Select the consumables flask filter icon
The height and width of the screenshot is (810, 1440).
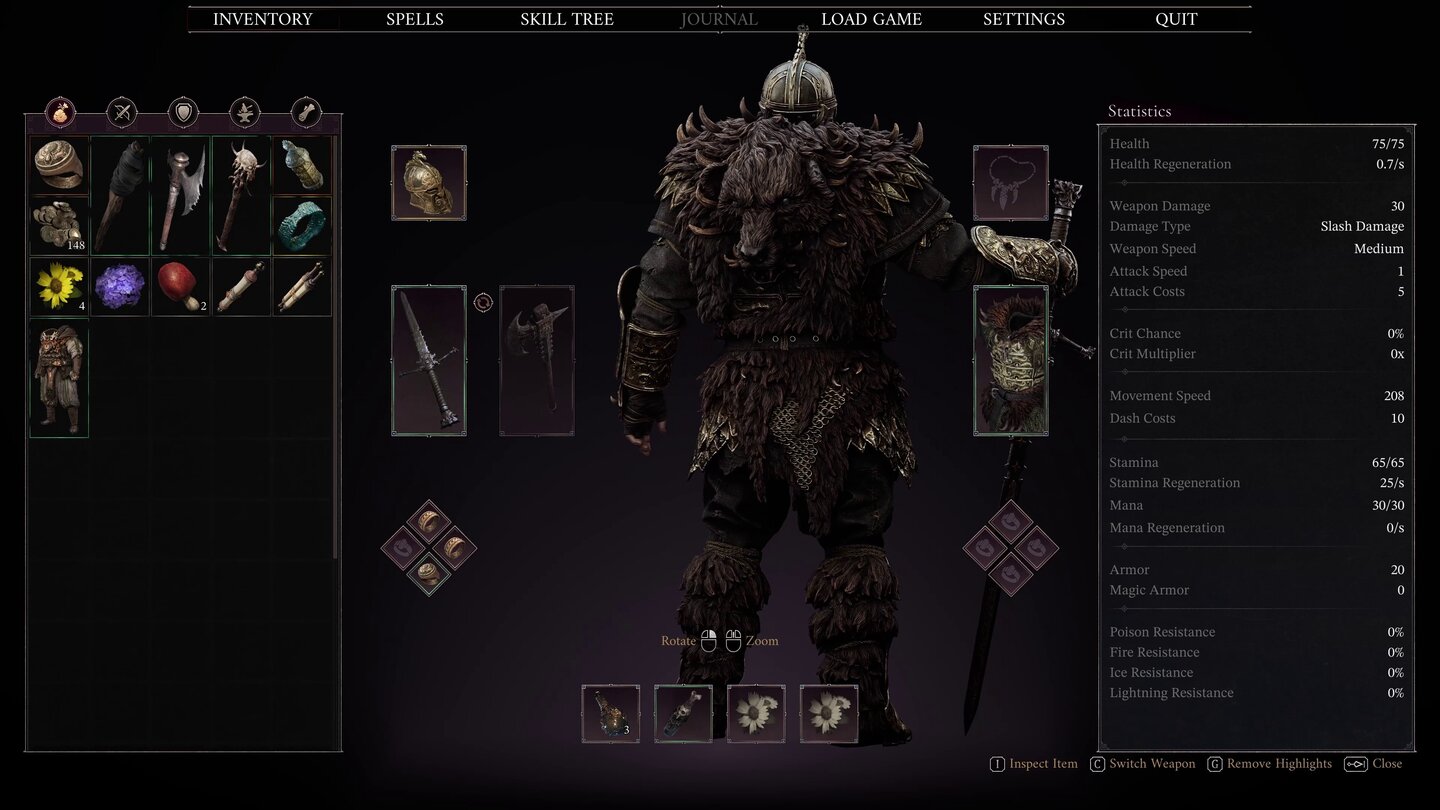click(x=62, y=112)
